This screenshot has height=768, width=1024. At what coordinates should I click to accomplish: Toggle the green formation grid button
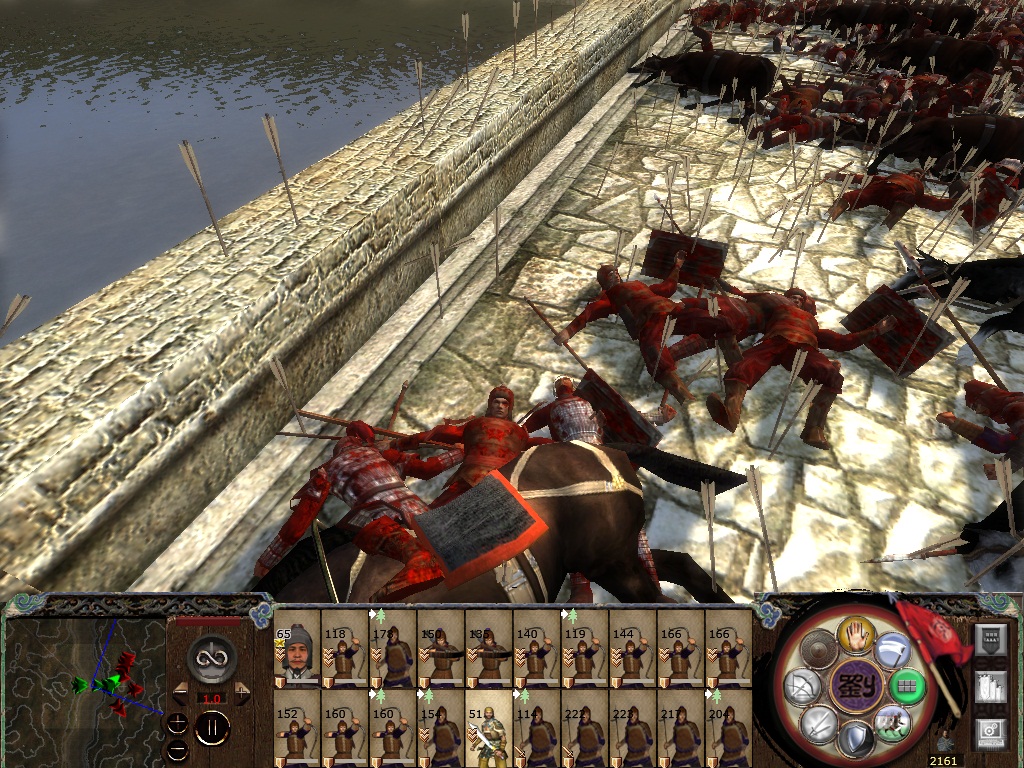click(906, 687)
